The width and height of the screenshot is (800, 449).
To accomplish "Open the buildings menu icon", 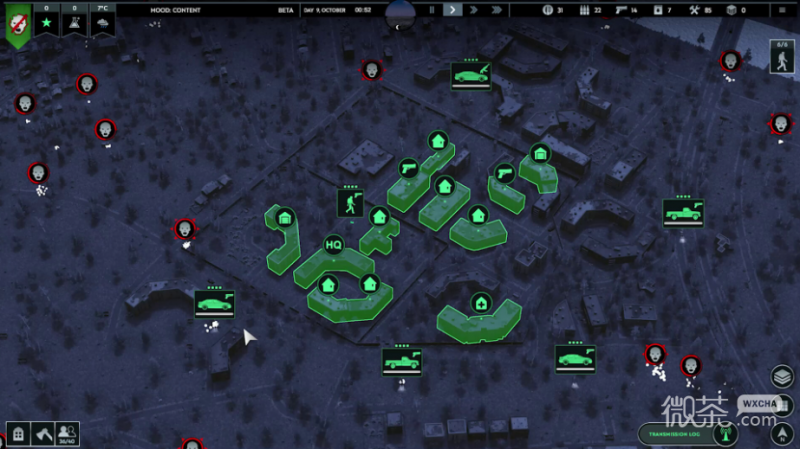I will pos(18,435).
